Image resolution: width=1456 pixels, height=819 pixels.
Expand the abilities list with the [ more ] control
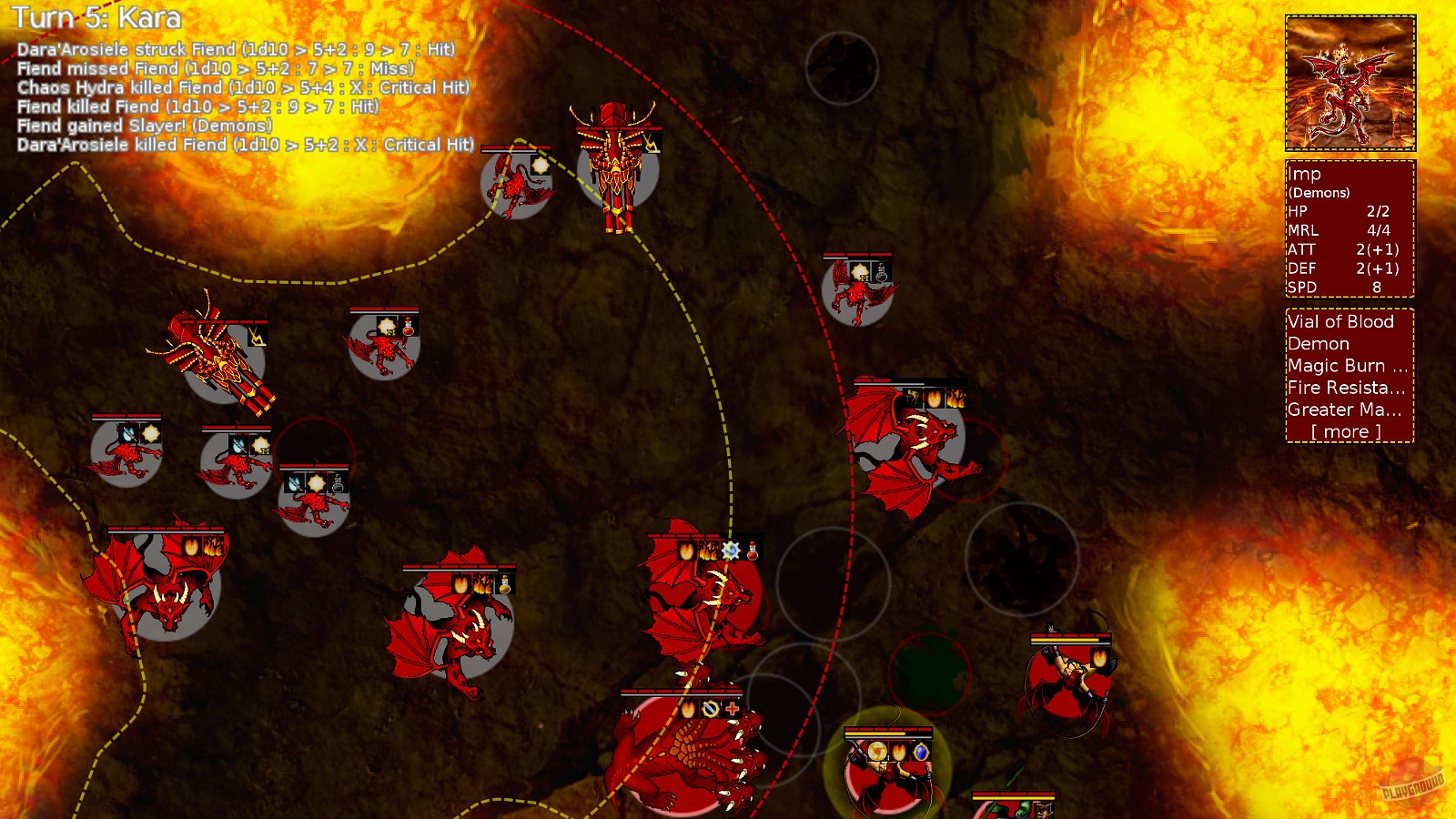pos(1344,431)
